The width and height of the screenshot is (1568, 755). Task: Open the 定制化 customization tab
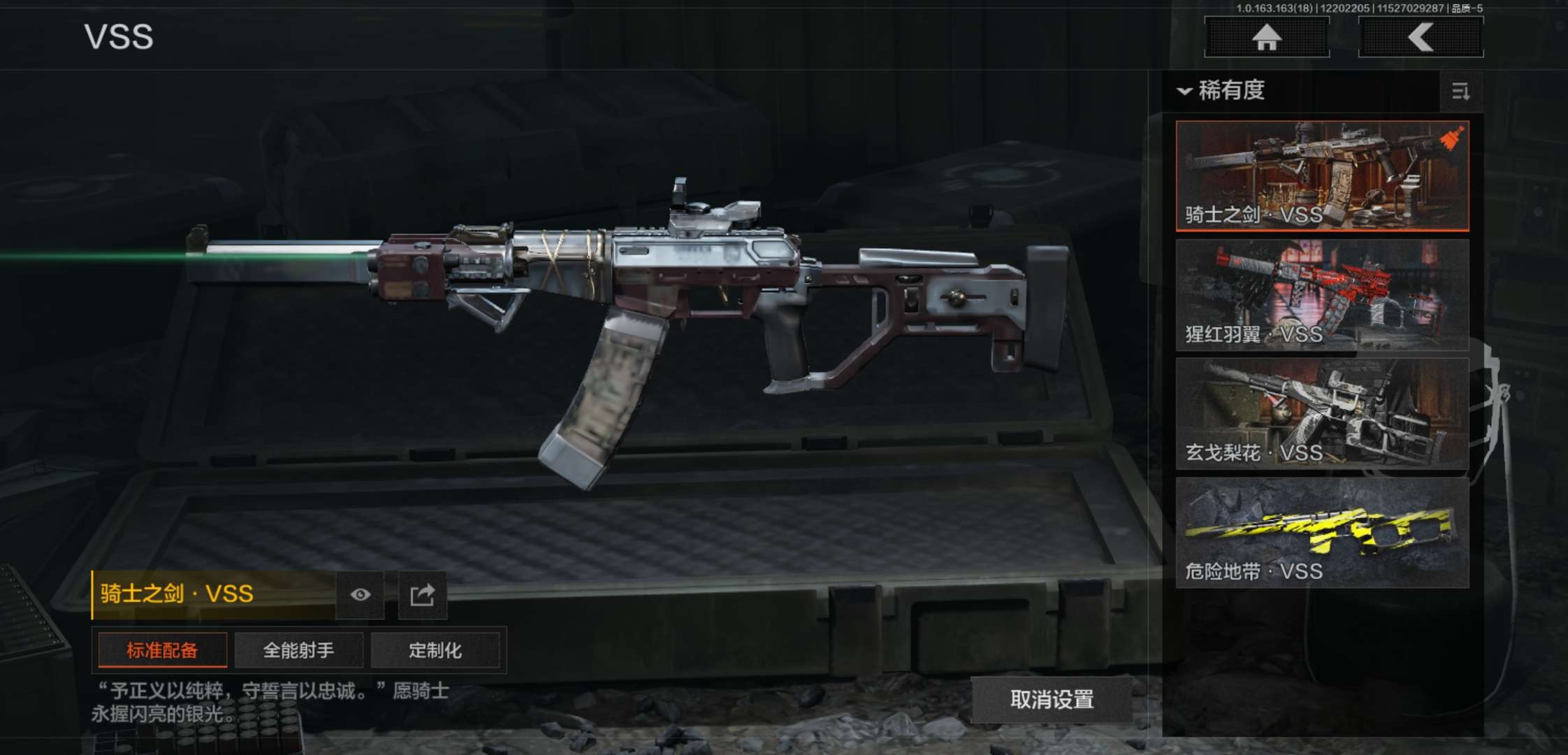tap(435, 651)
